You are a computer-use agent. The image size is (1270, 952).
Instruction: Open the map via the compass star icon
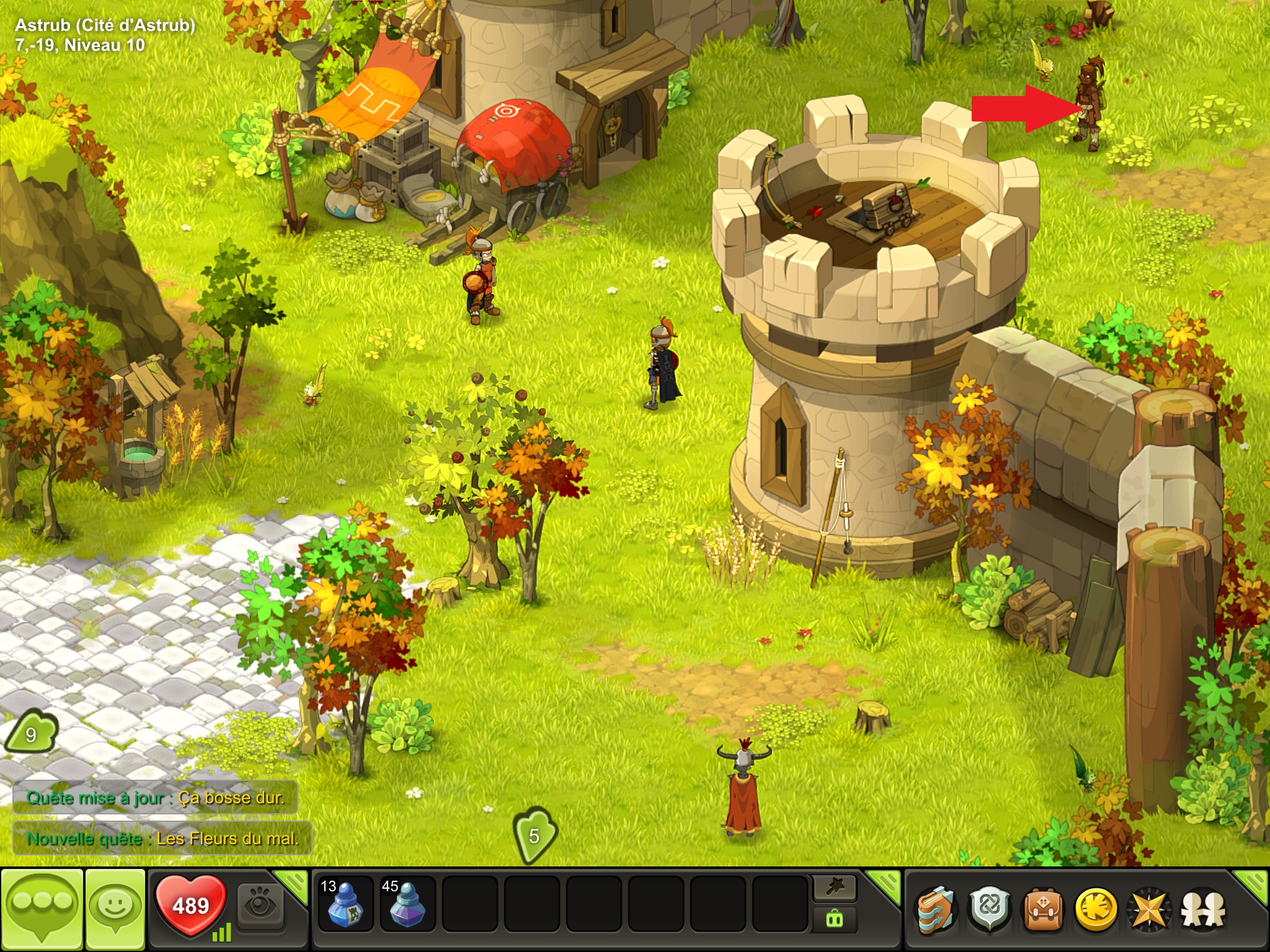click(x=1149, y=910)
